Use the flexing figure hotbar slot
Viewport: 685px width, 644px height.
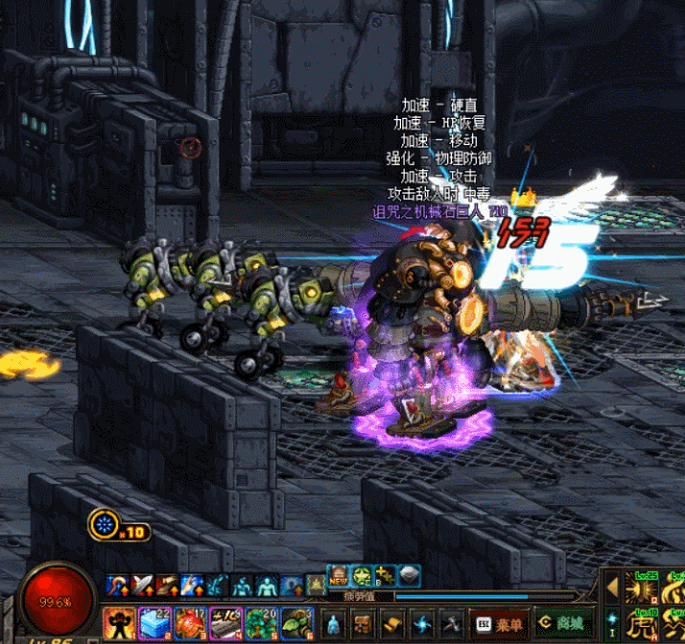coord(120,624)
